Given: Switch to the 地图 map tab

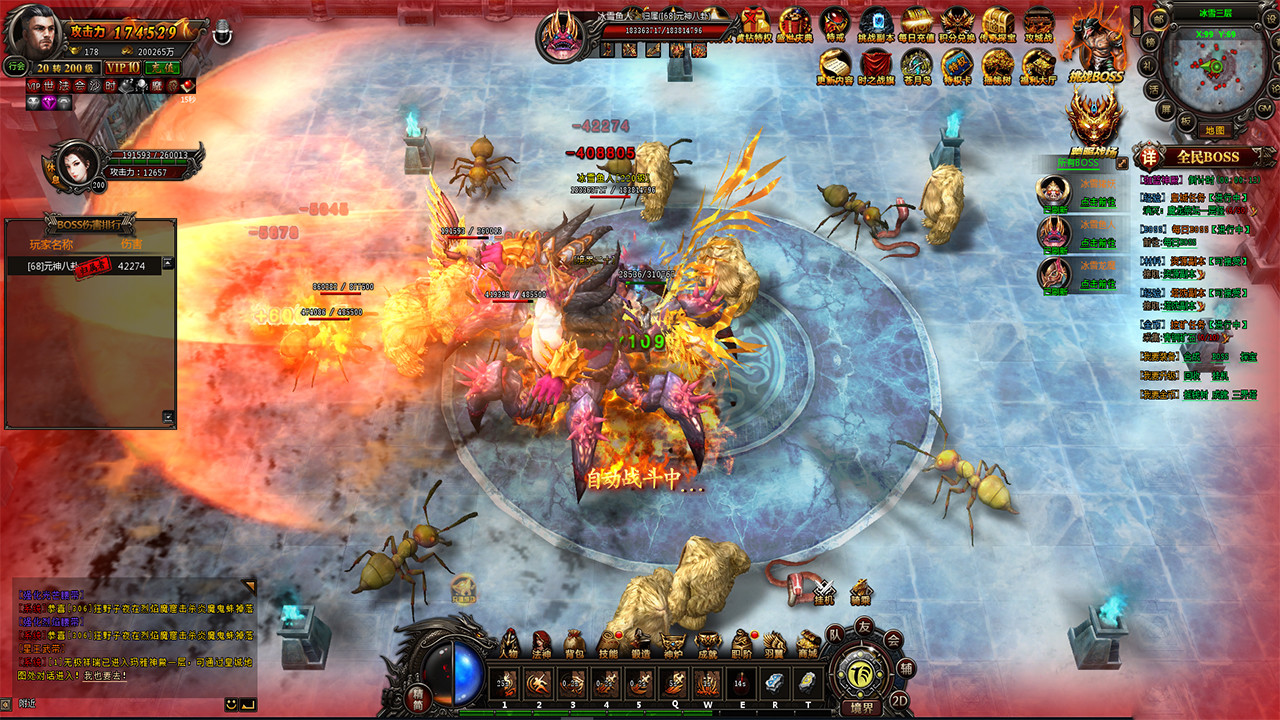Looking at the screenshot, I should pyautogui.click(x=1215, y=129).
